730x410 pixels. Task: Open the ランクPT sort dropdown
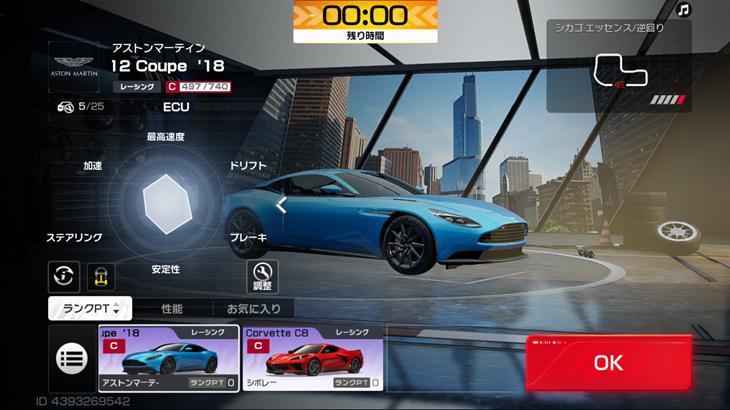coord(89,309)
